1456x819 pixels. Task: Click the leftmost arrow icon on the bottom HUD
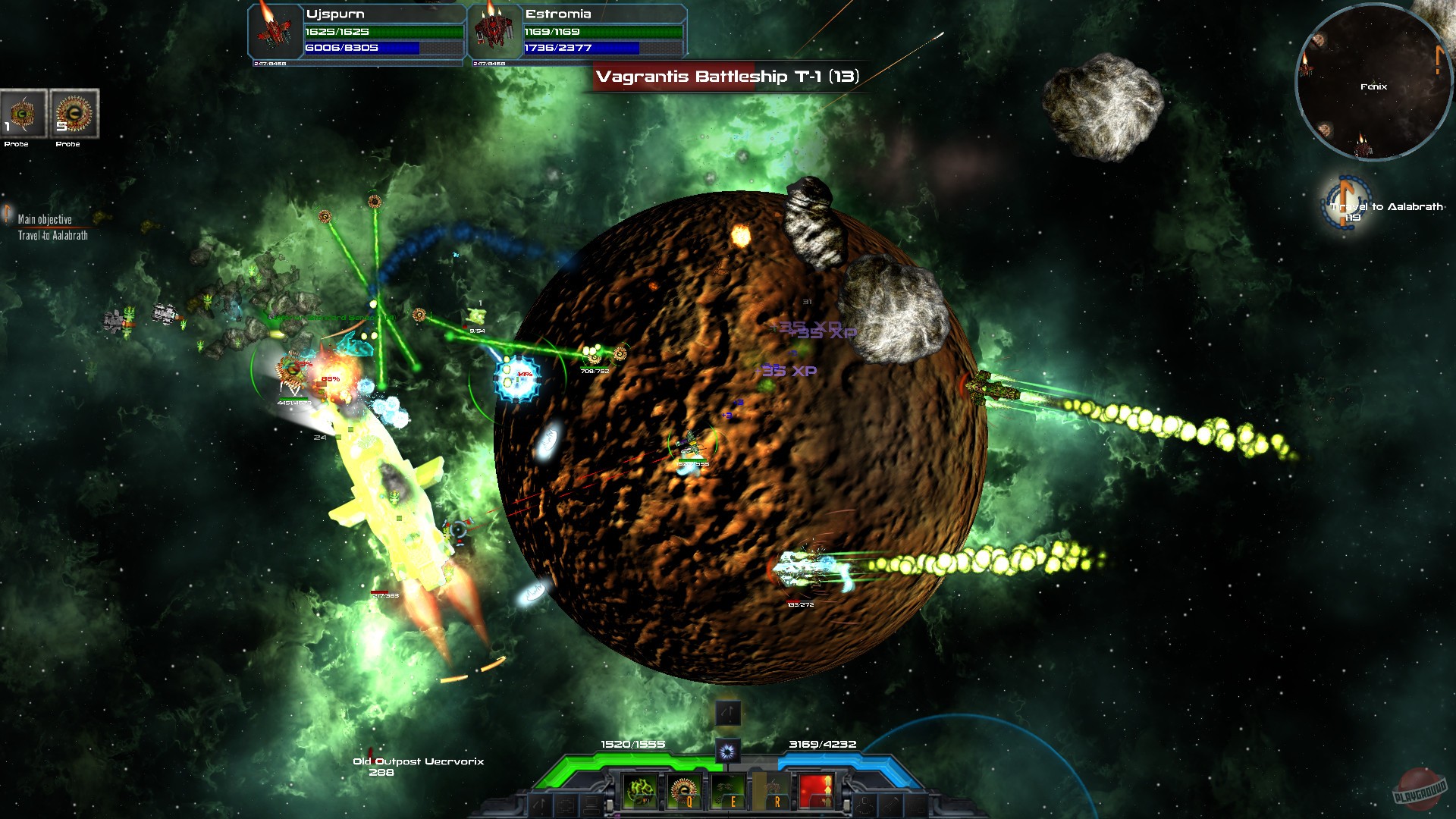point(539,805)
